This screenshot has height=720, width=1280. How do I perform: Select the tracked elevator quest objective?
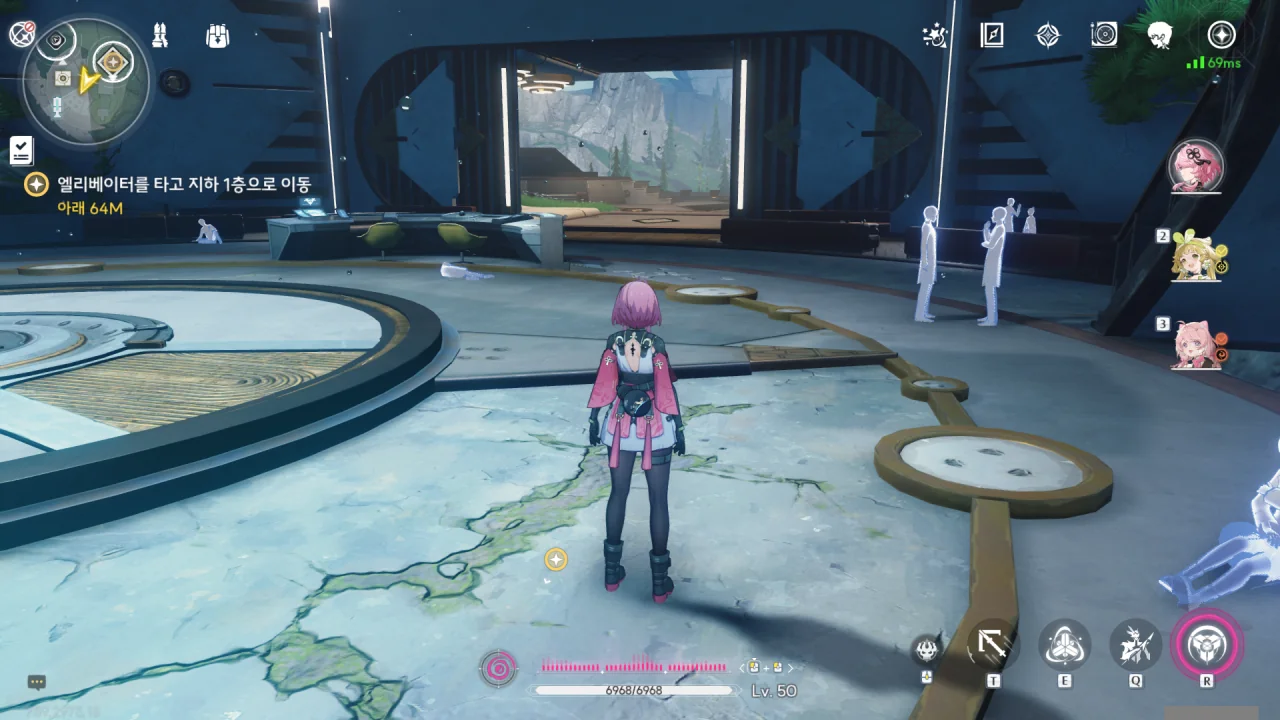tap(180, 184)
